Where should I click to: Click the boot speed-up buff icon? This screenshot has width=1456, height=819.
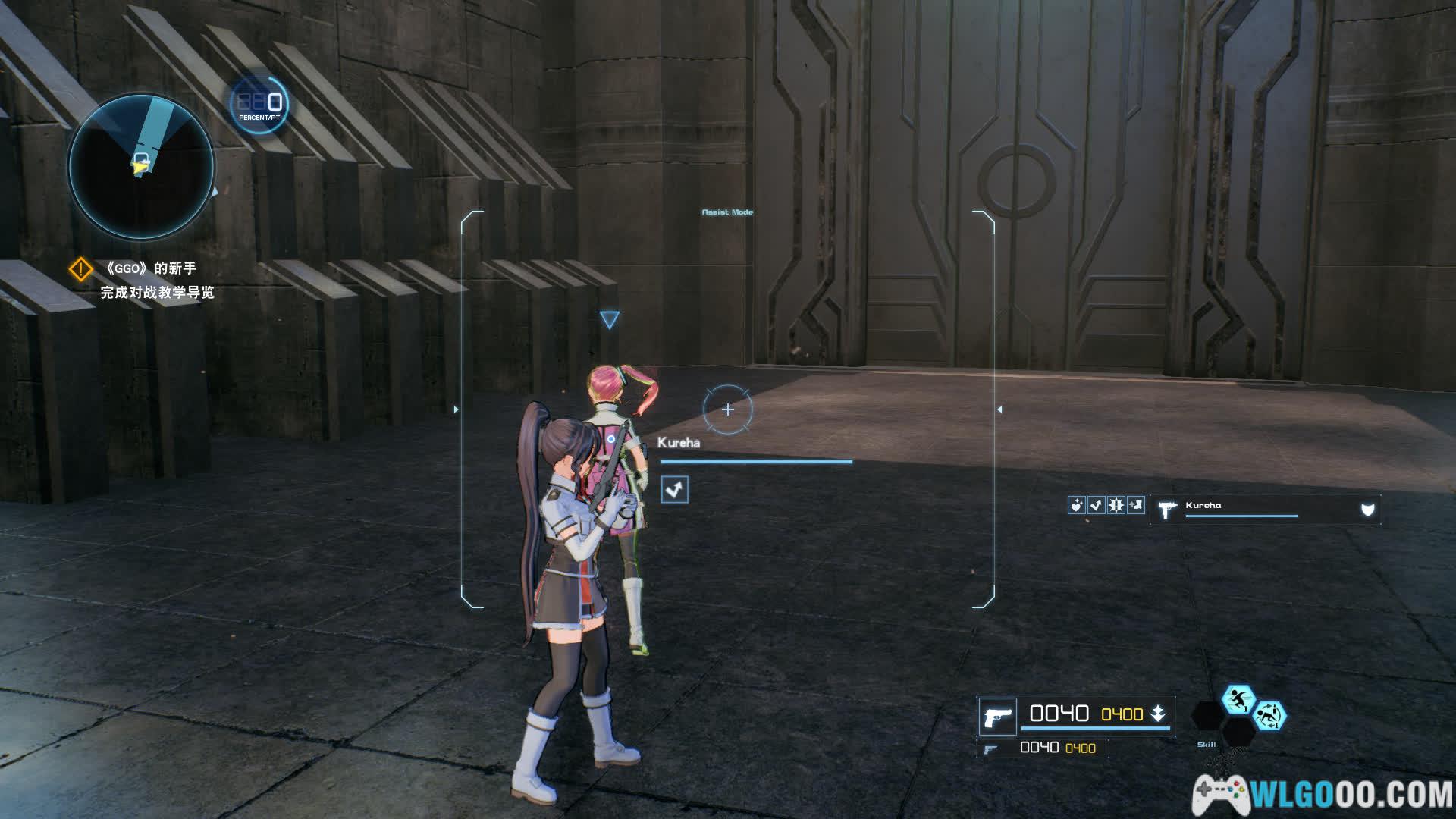click(x=1135, y=506)
